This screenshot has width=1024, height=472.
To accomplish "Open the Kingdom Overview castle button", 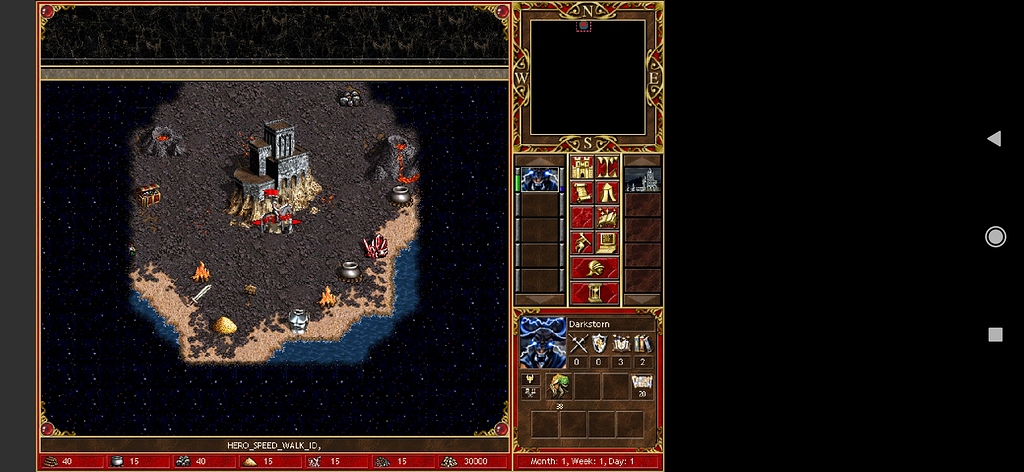I will click(x=582, y=167).
